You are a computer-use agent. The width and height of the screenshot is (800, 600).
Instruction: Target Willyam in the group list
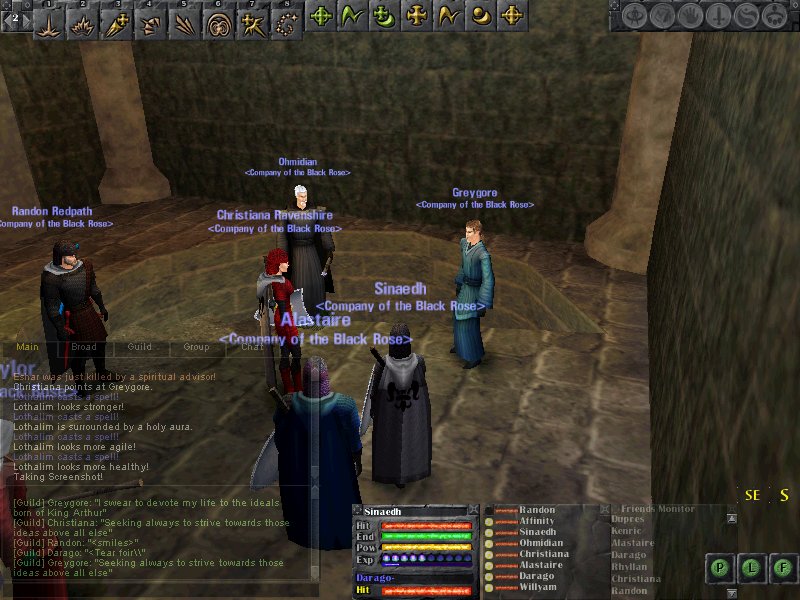pos(537,587)
